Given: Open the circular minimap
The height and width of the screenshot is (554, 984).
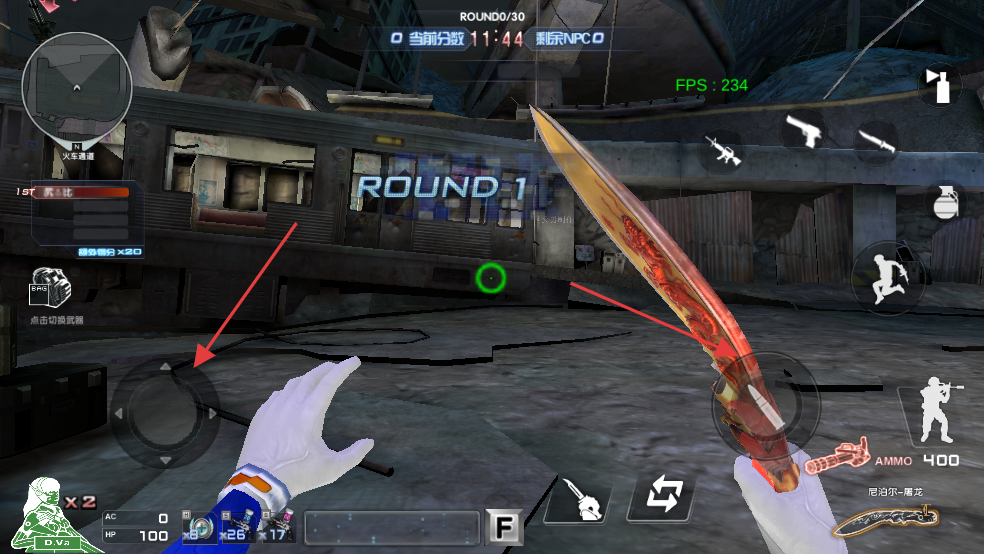Looking at the screenshot, I should tap(77, 82).
